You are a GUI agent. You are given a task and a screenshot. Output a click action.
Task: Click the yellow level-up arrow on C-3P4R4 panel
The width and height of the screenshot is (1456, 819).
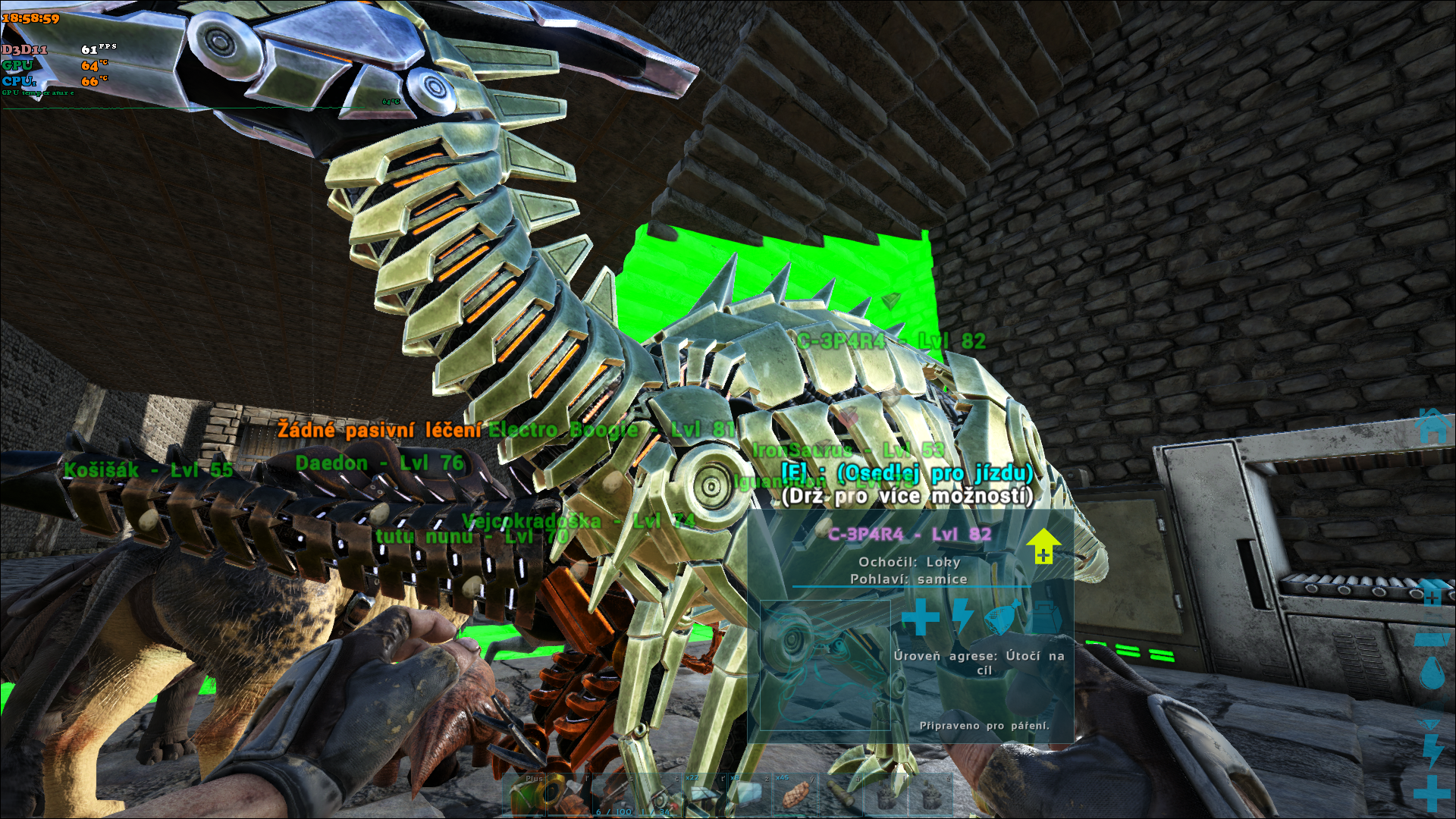1043,545
